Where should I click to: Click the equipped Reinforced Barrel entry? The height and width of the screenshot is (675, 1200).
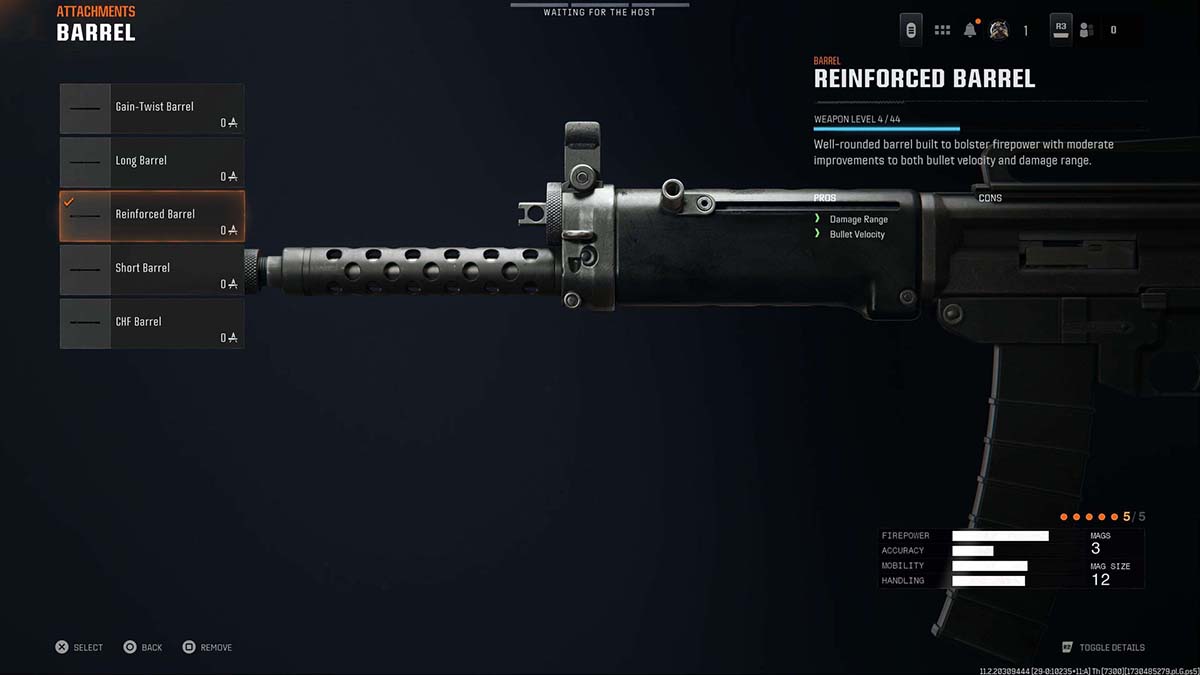(152, 216)
